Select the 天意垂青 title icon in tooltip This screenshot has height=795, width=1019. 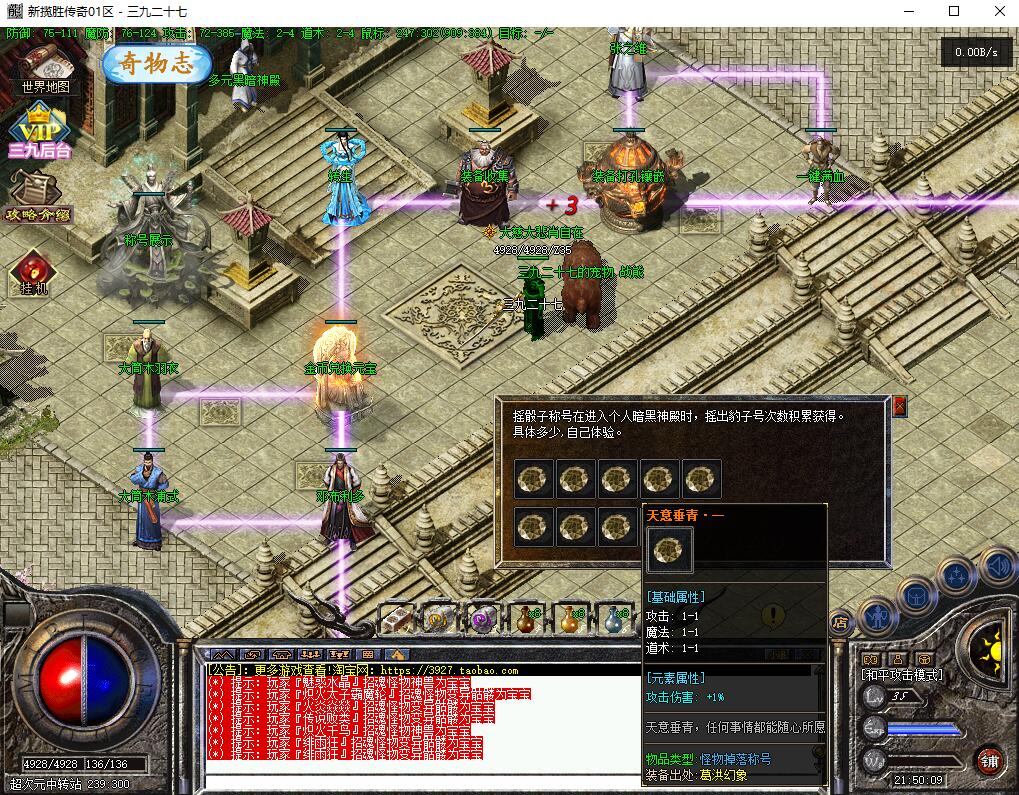point(669,549)
